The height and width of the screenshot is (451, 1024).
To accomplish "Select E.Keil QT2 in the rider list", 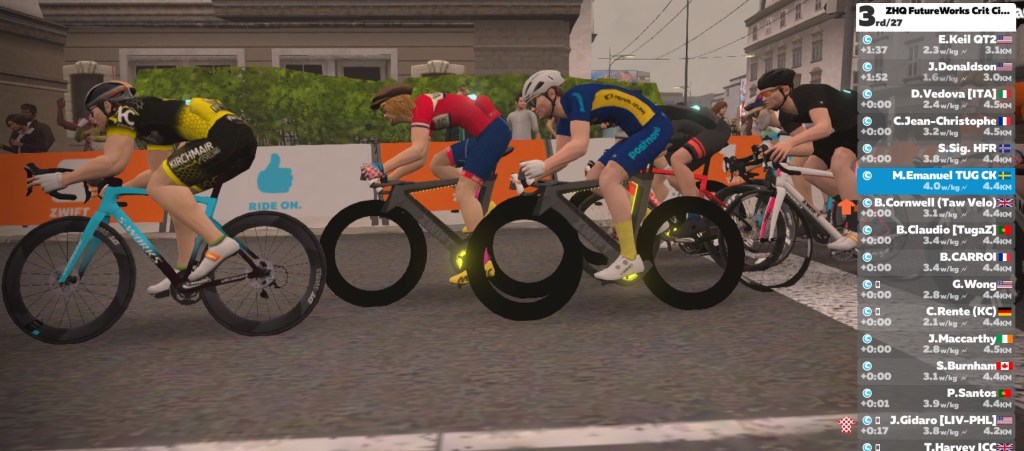I will coord(937,44).
